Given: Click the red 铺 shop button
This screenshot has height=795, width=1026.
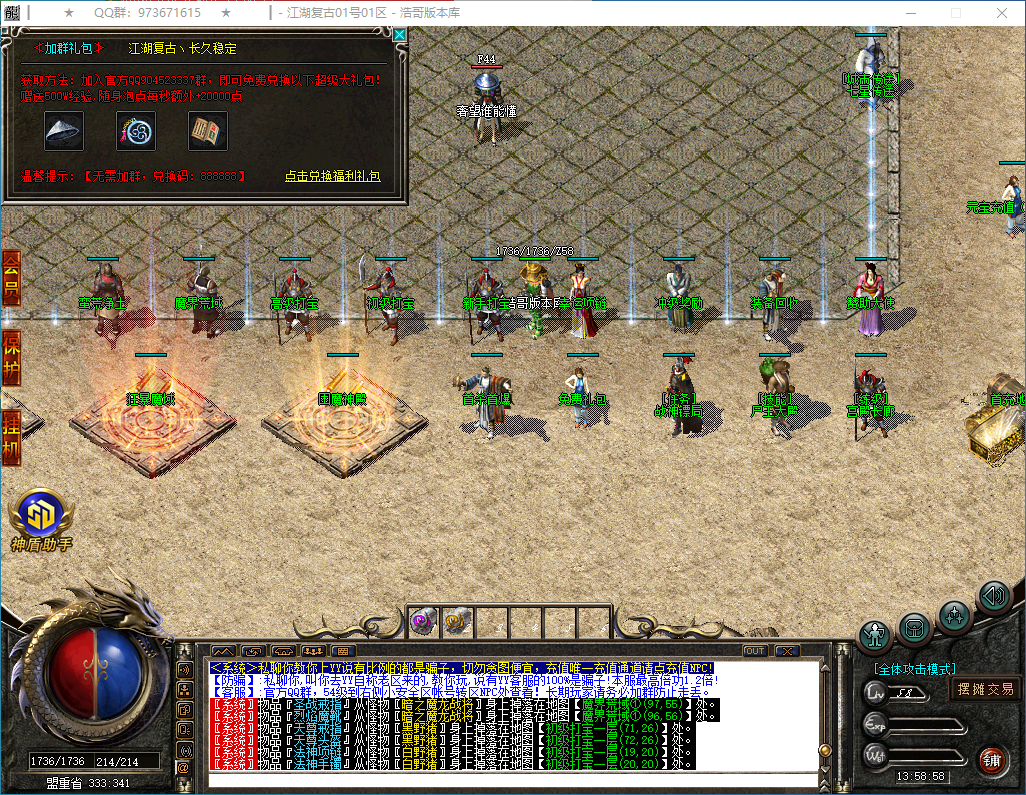Looking at the screenshot, I should (x=992, y=759).
